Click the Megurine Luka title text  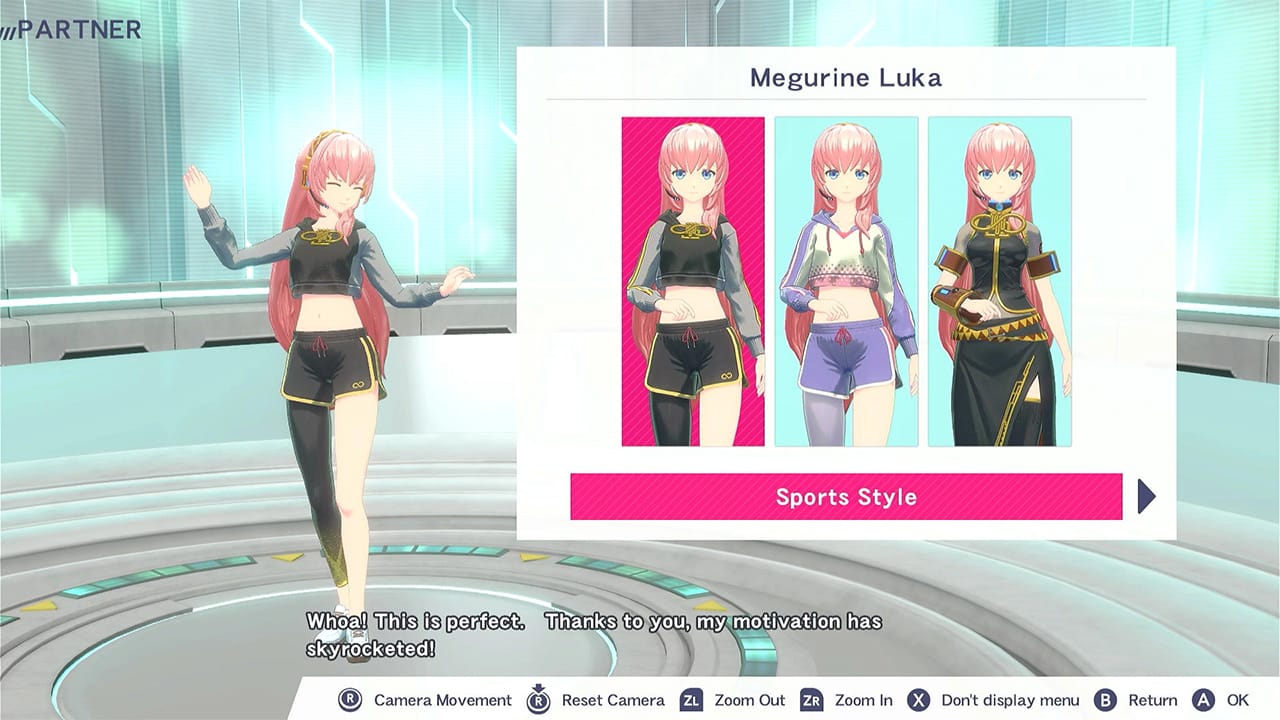pos(847,78)
